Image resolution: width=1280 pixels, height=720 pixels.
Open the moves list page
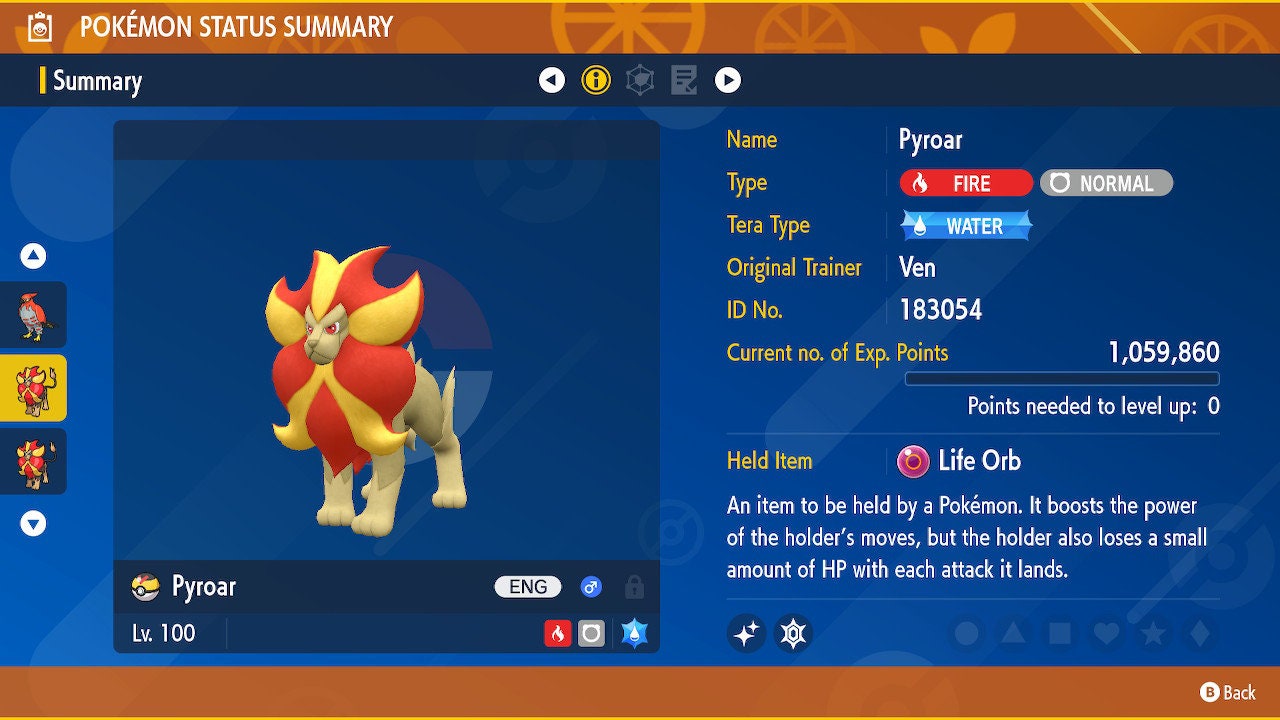tap(683, 80)
